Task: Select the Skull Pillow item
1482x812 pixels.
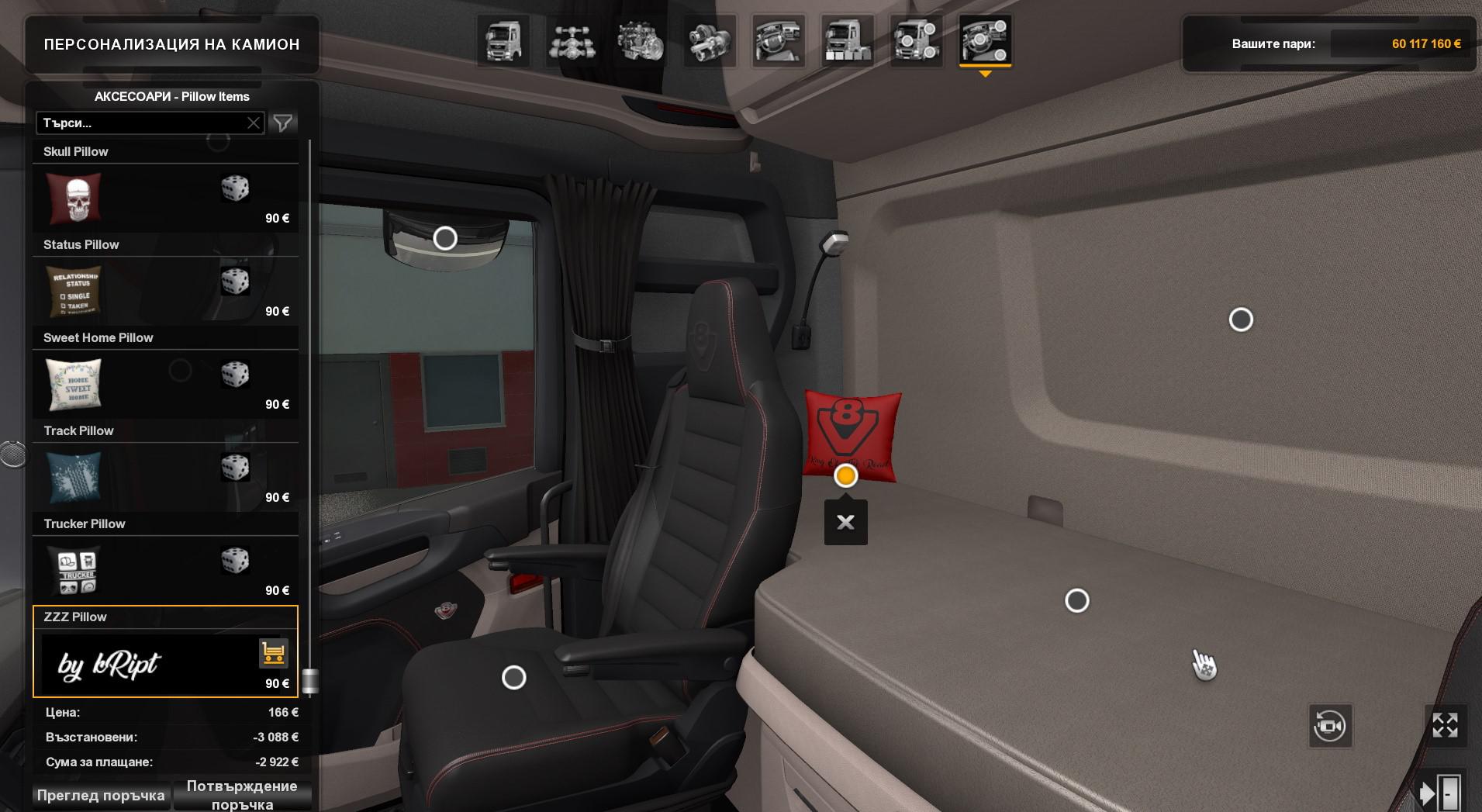Action: coord(165,198)
